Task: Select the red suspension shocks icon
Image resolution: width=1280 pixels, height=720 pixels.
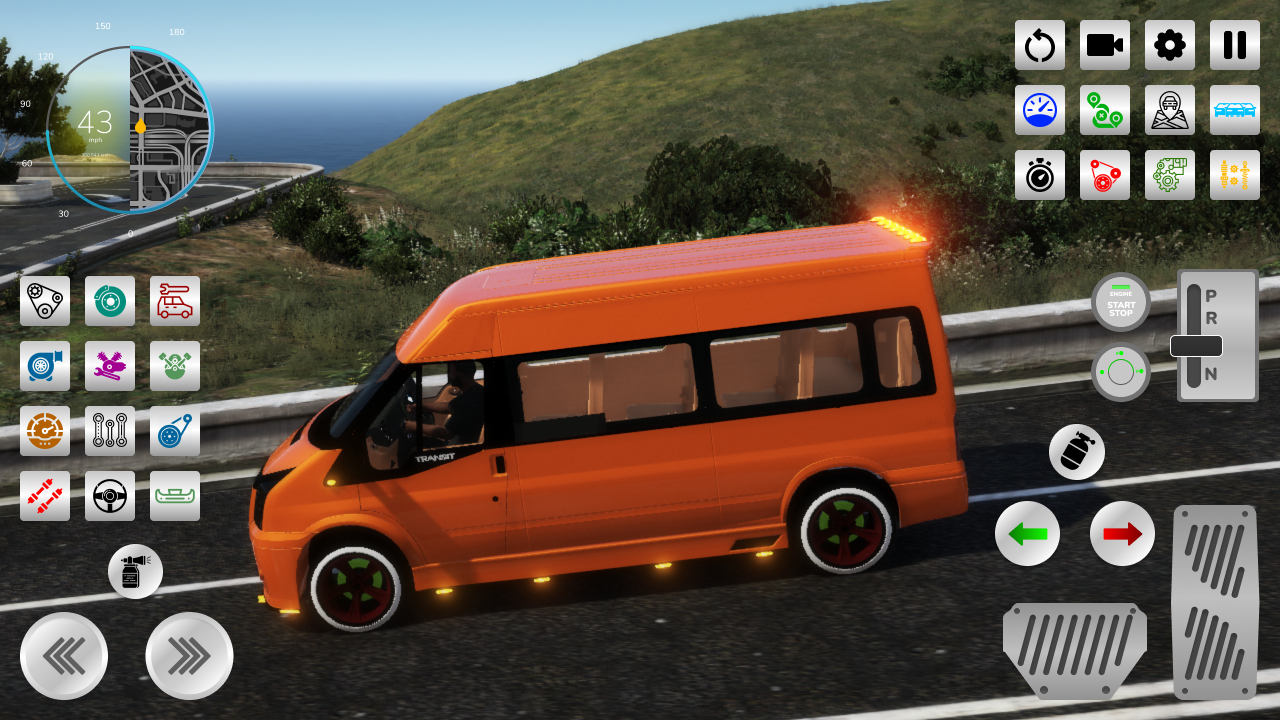Action: (45, 496)
